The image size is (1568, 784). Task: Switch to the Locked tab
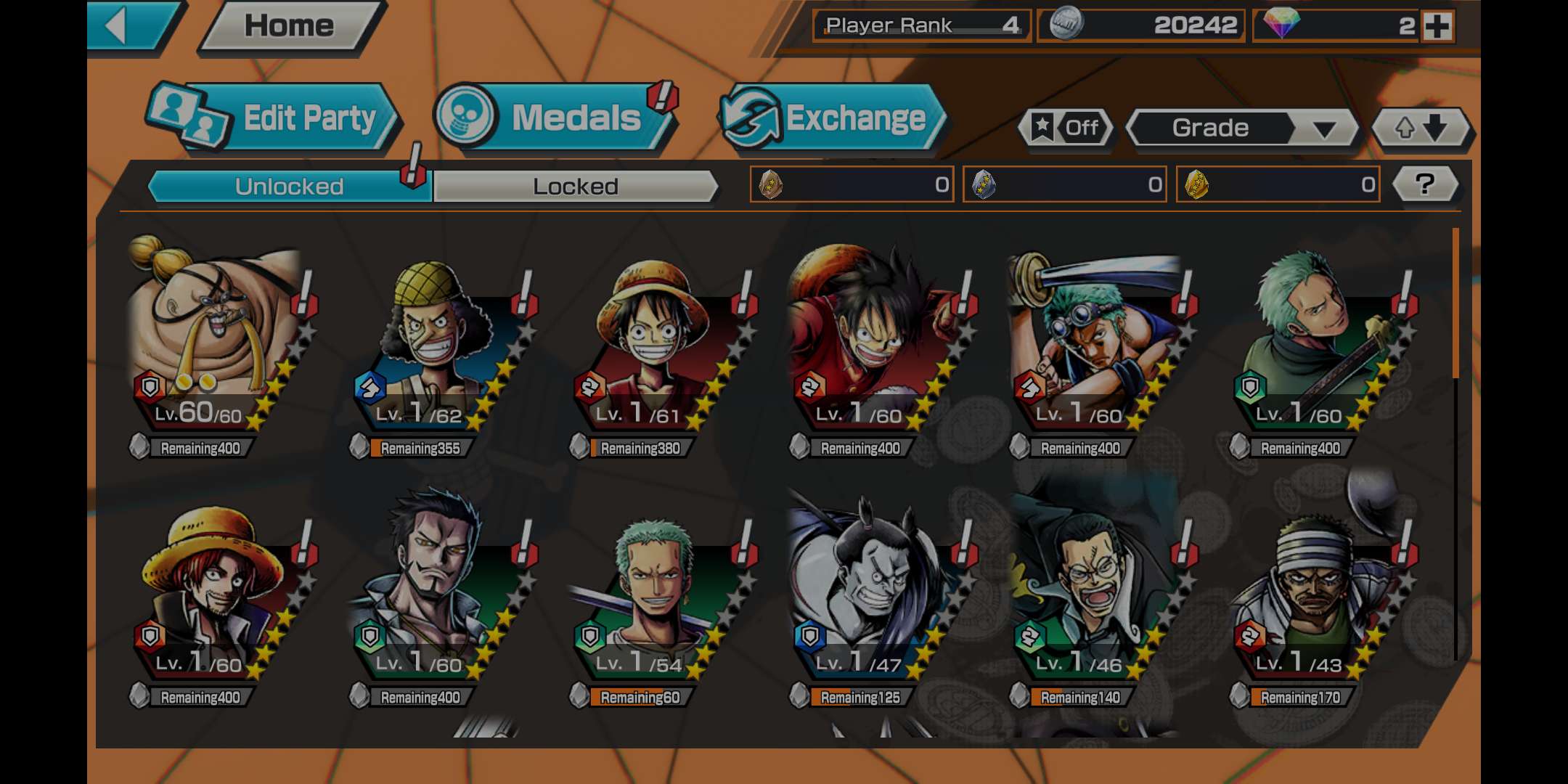pyautogui.click(x=575, y=187)
